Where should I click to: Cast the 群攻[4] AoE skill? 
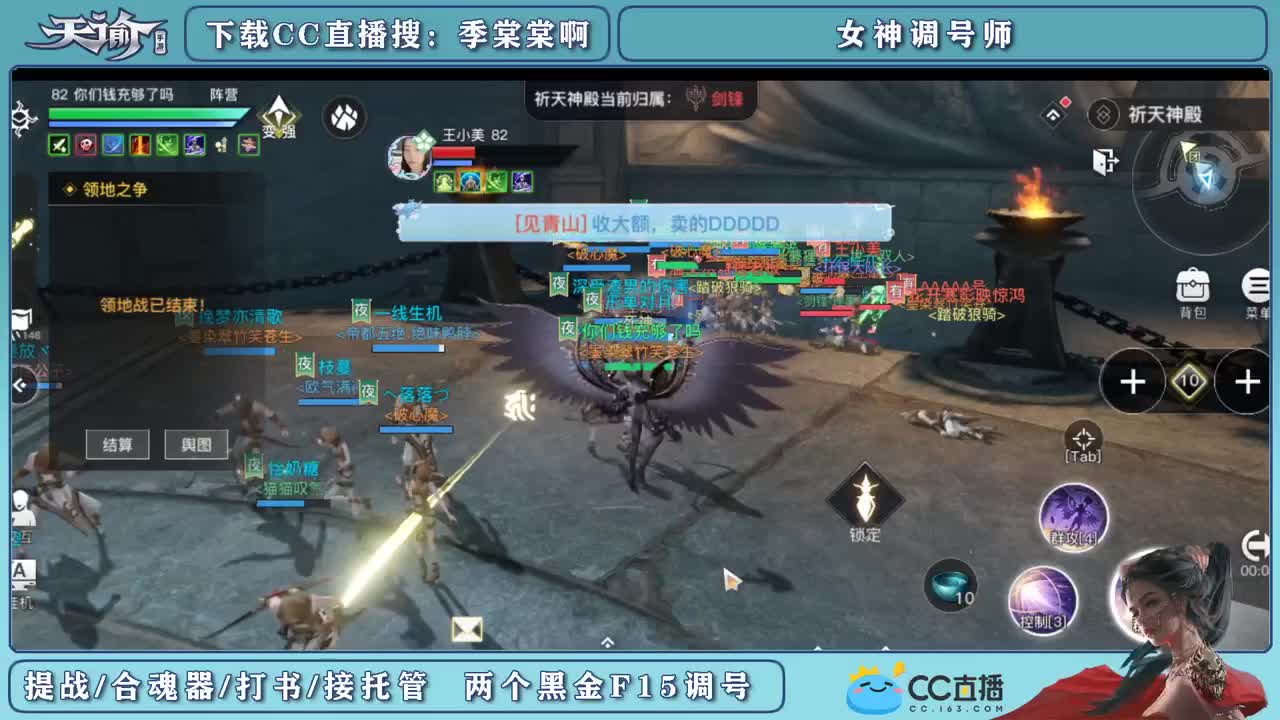pos(1073,515)
